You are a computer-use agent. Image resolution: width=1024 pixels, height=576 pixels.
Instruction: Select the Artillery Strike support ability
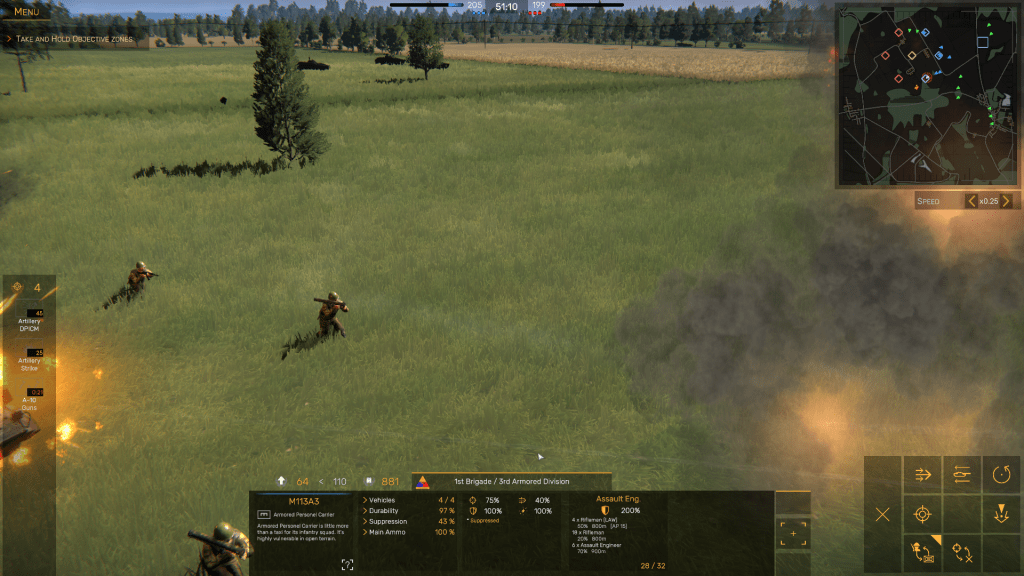click(x=29, y=360)
